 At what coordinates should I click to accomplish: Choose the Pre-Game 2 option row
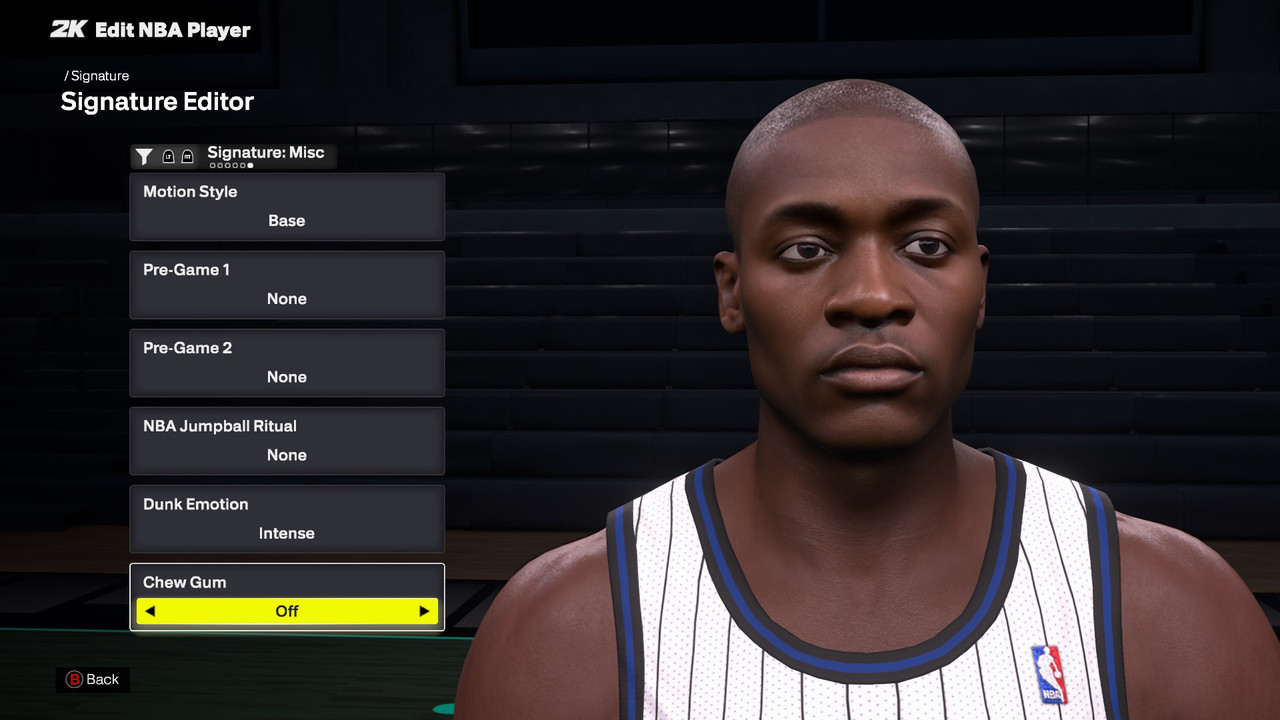click(x=287, y=363)
